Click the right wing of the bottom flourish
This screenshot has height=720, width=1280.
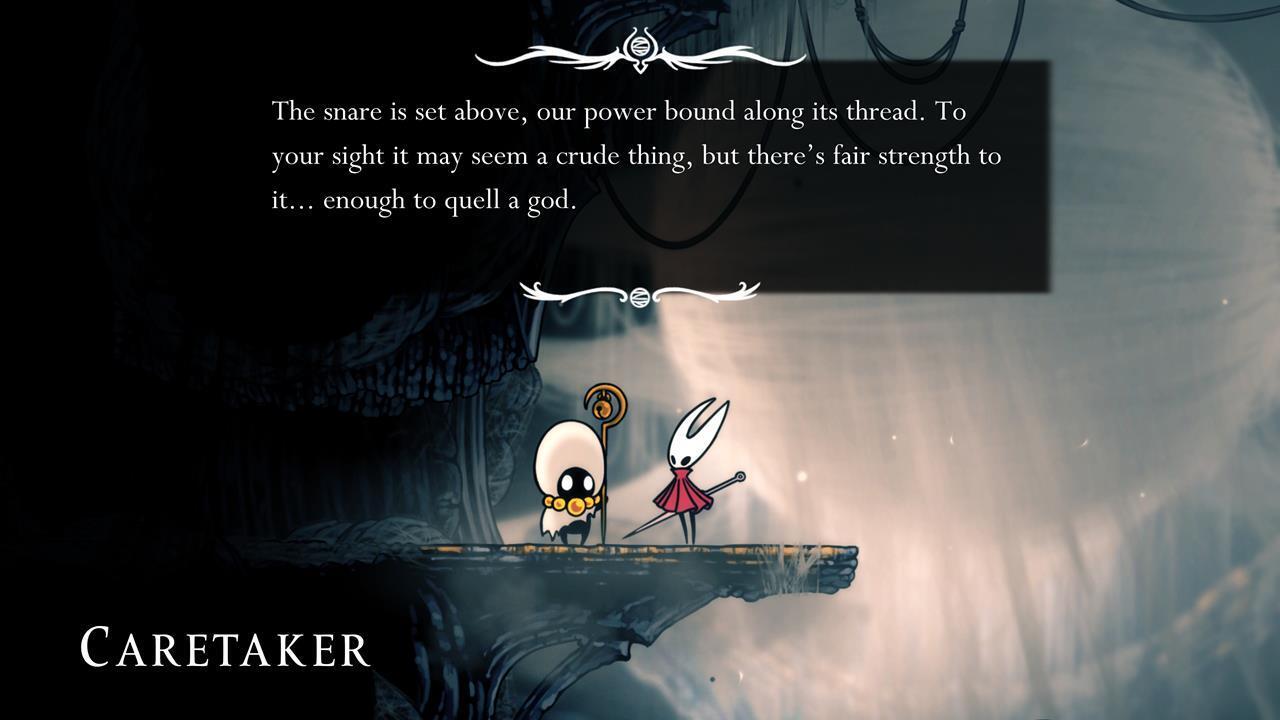pyautogui.click(x=710, y=290)
